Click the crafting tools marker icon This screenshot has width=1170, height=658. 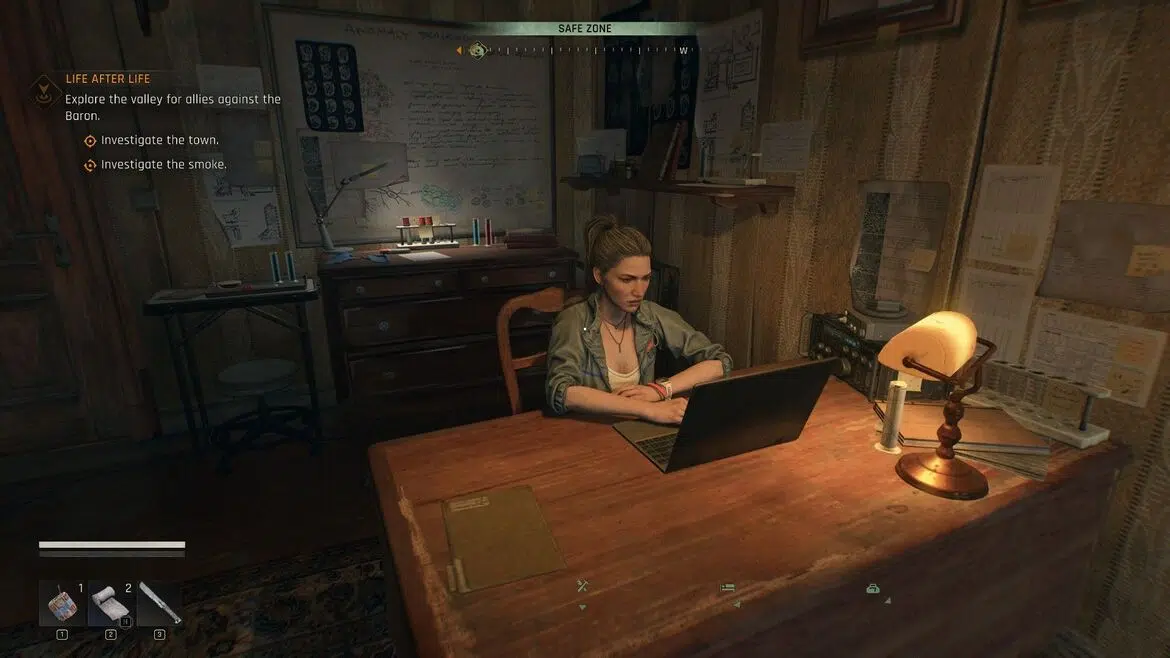point(583,587)
